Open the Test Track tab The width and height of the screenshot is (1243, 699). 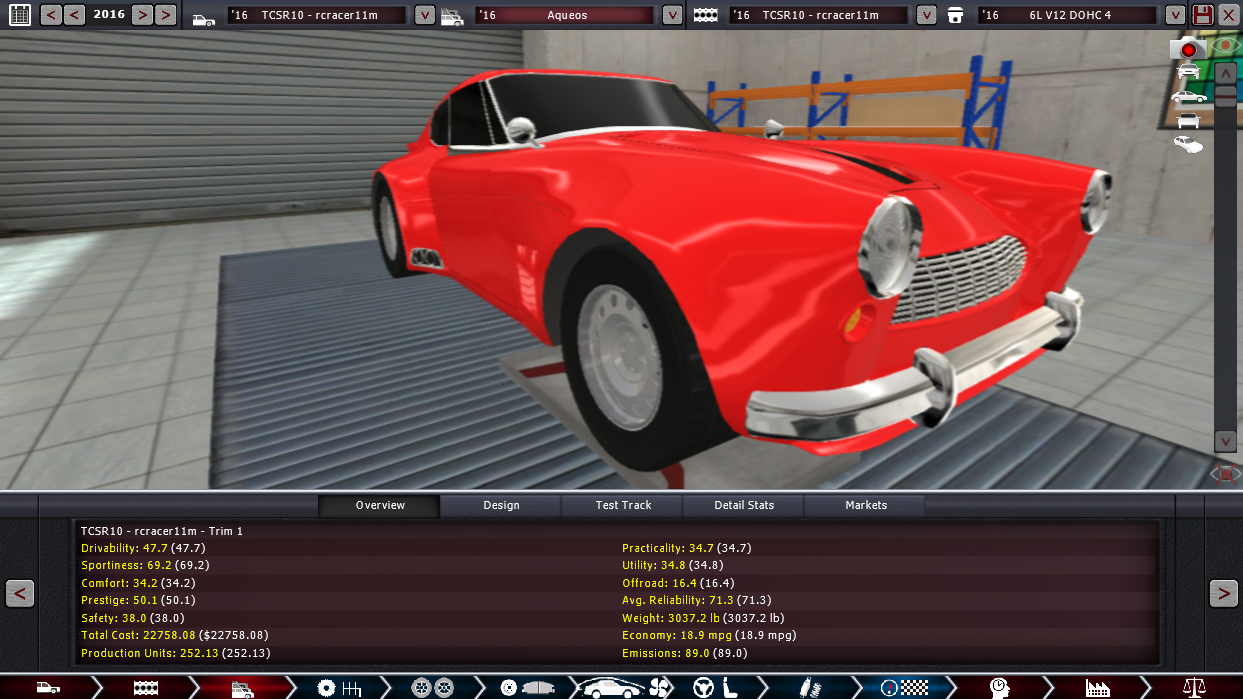pos(623,505)
